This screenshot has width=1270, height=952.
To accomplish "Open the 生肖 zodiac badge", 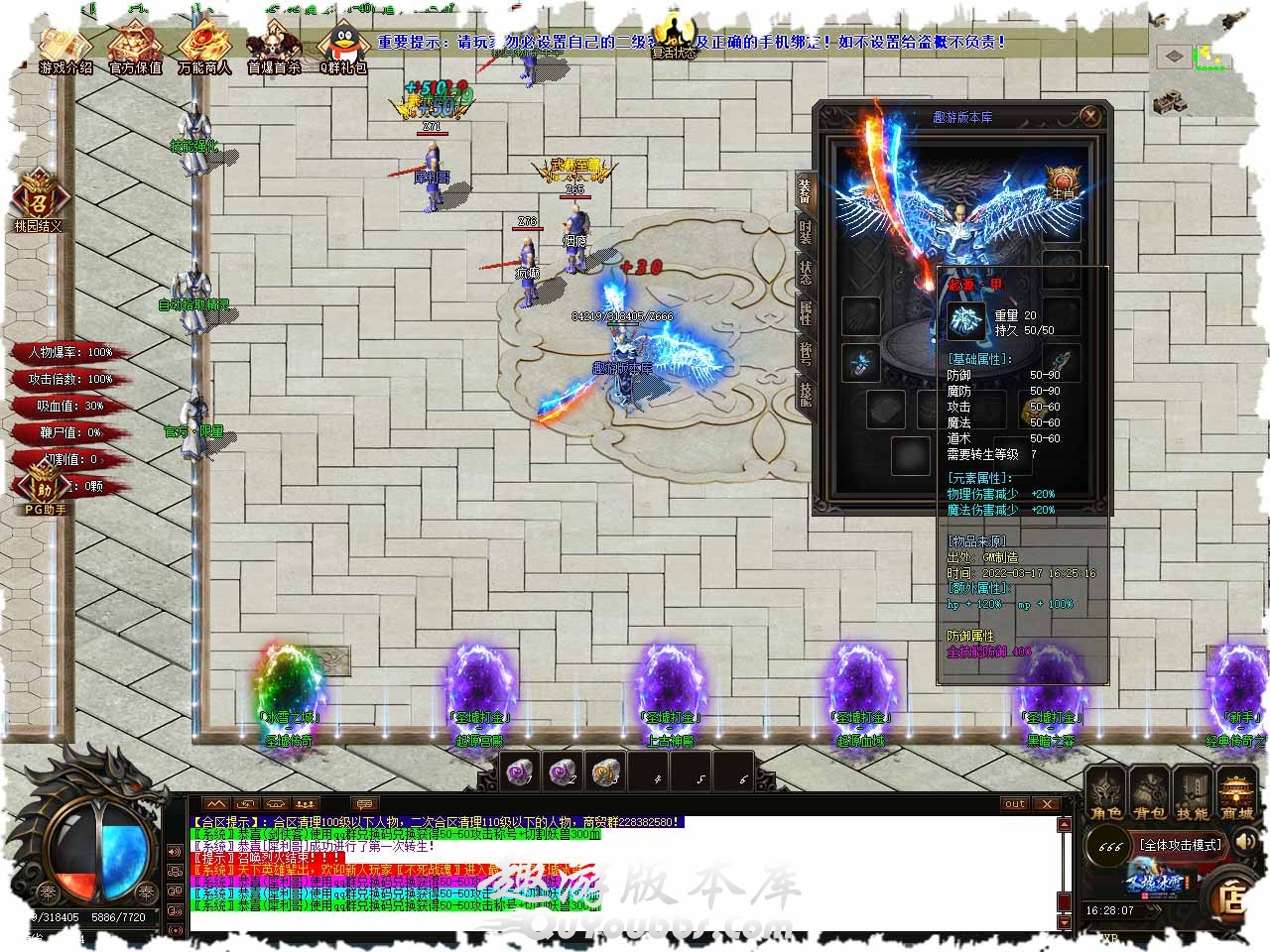I will point(1062,183).
